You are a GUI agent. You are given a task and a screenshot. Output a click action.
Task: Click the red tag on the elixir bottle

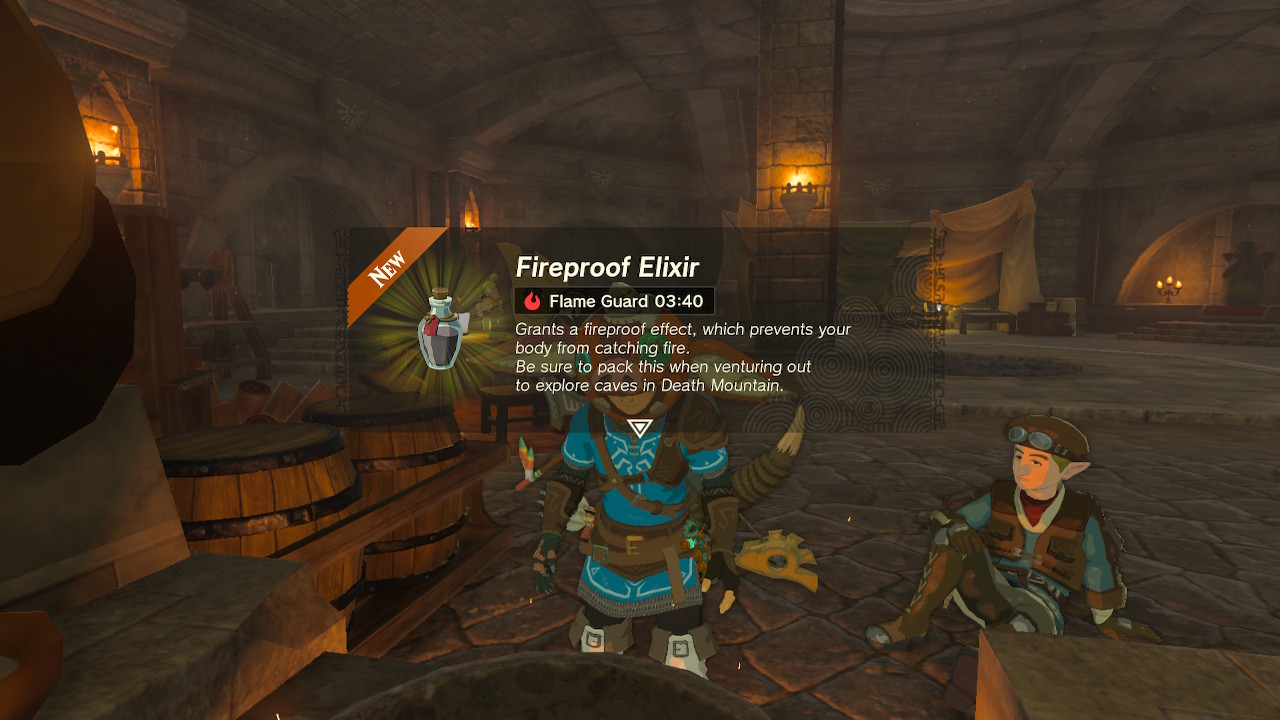click(431, 327)
